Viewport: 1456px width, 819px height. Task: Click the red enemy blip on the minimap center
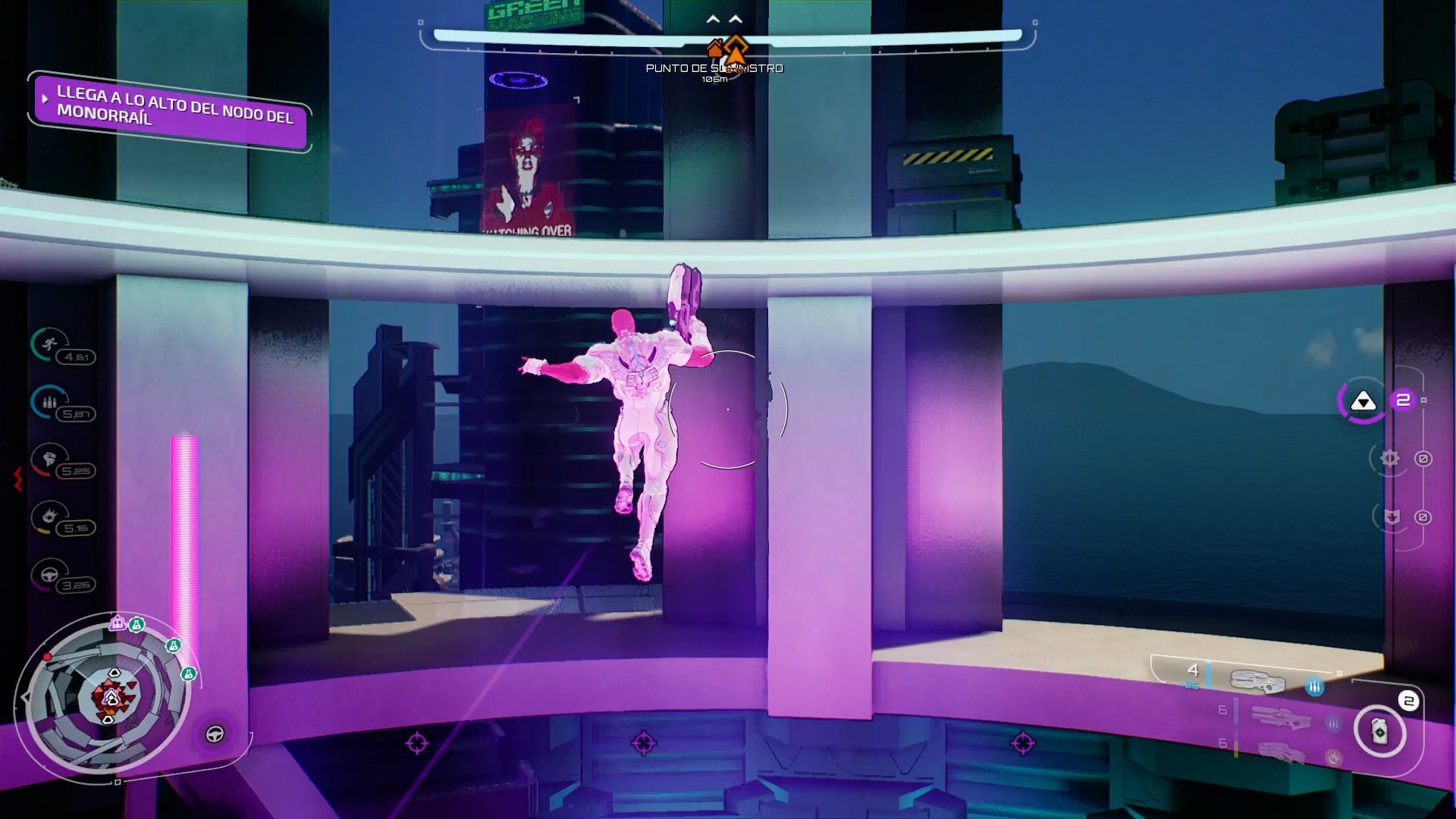[x=111, y=698]
